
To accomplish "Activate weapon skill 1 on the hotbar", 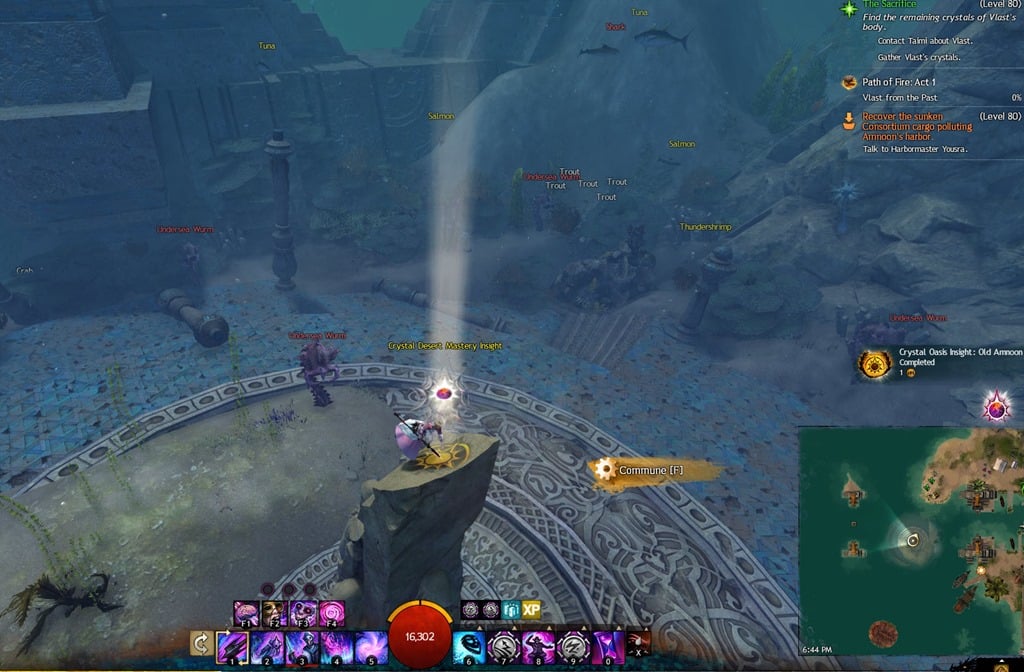I will (x=233, y=647).
